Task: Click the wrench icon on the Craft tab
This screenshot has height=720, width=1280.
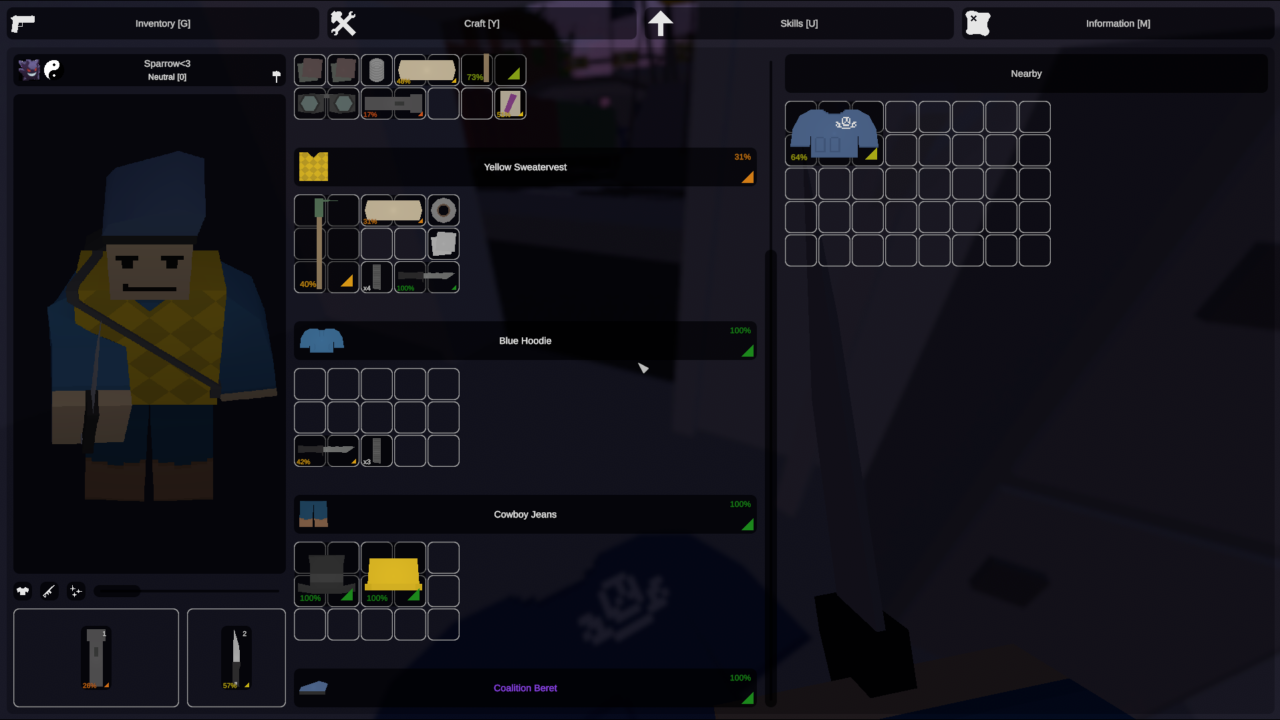Action: [343, 22]
